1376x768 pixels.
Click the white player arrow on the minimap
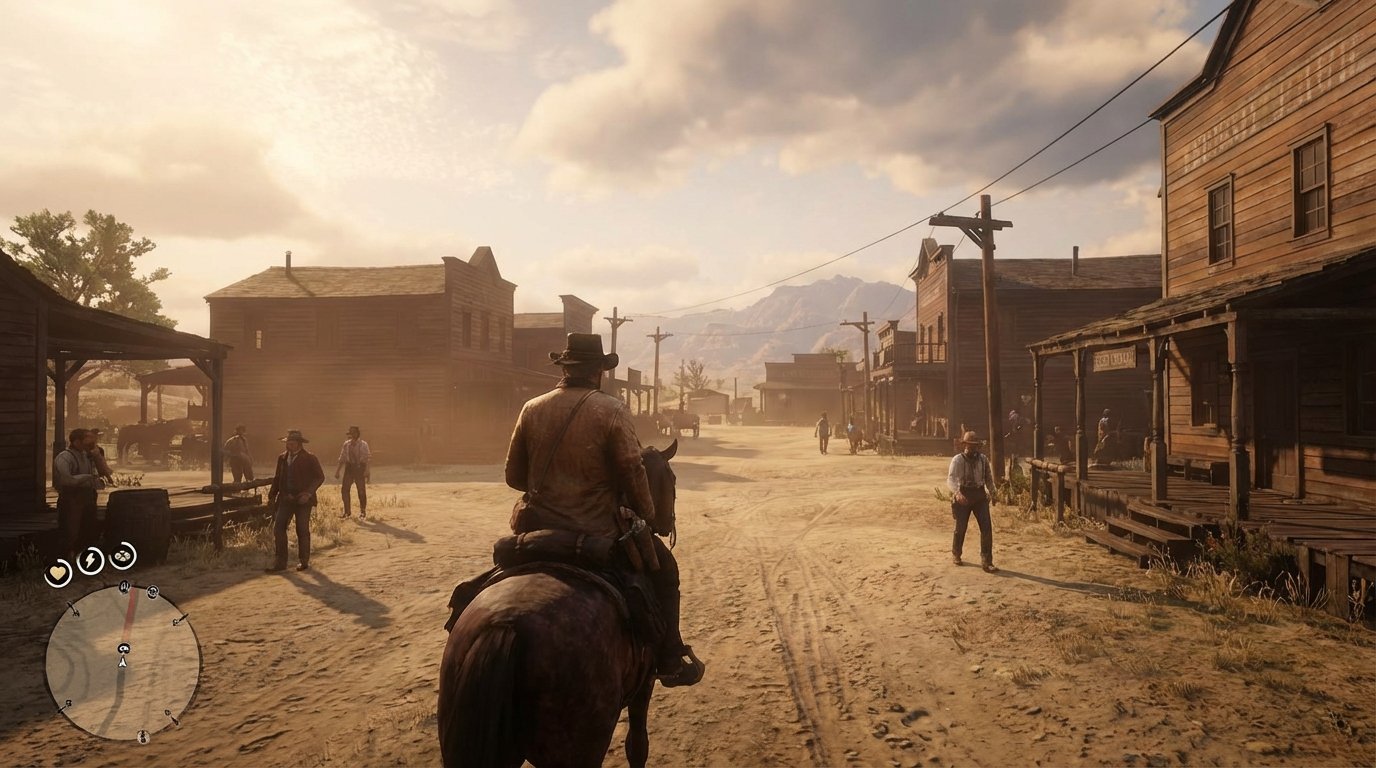[122, 662]
